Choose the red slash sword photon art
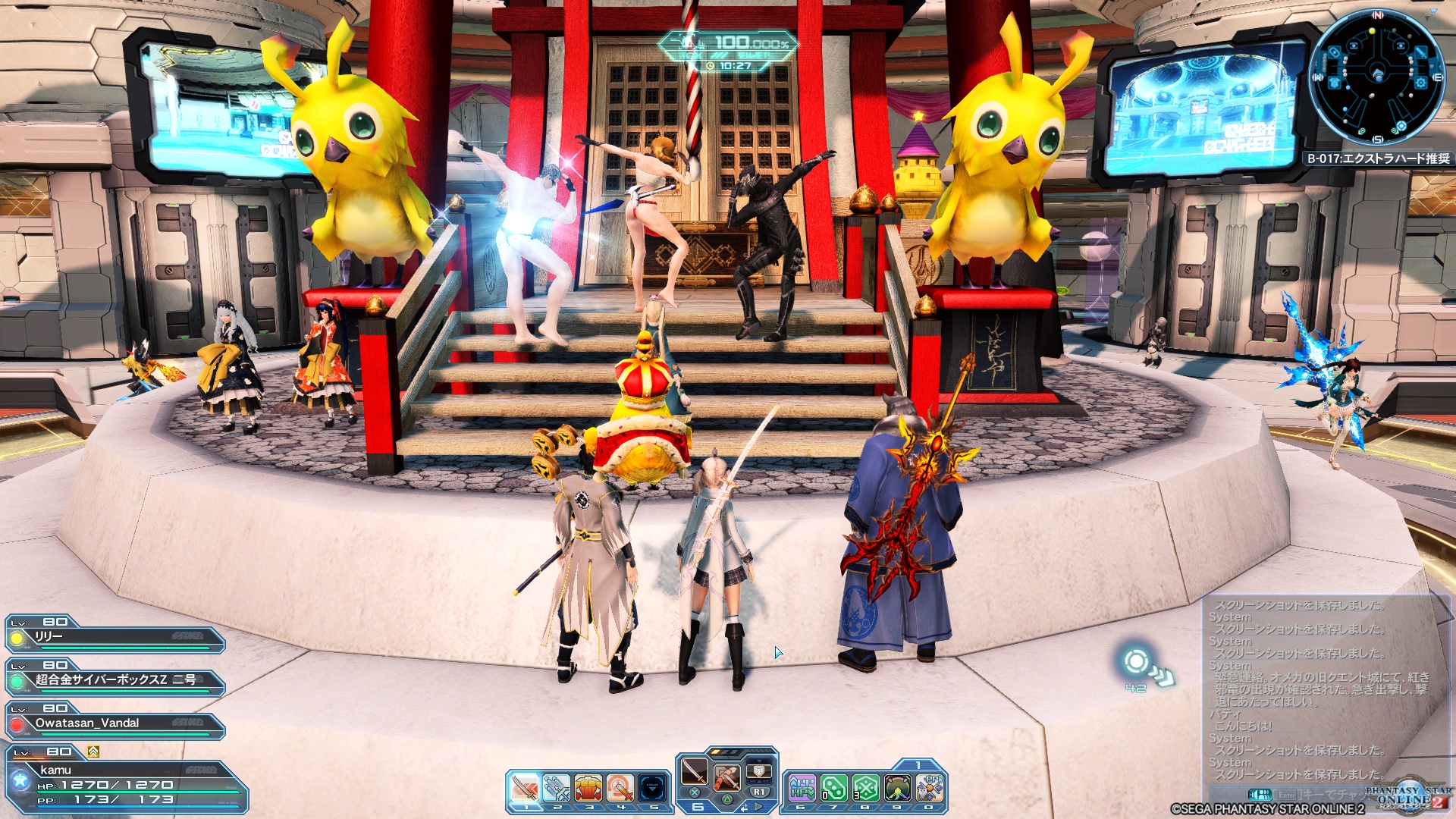Screen dimensions: 1456x819 (x=726, y=778)
